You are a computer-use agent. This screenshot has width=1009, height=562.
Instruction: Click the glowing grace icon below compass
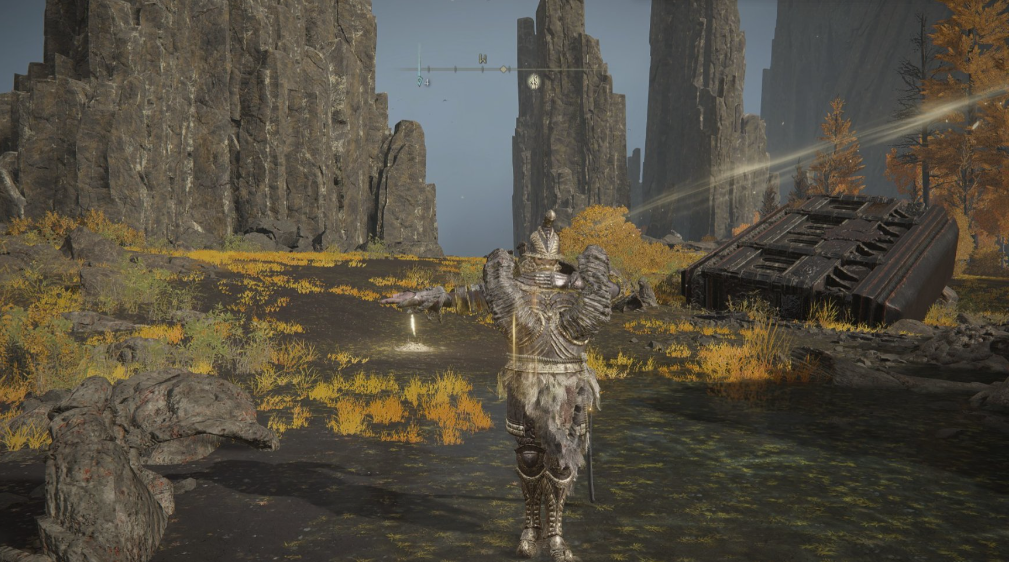click(x=534, y=82)
